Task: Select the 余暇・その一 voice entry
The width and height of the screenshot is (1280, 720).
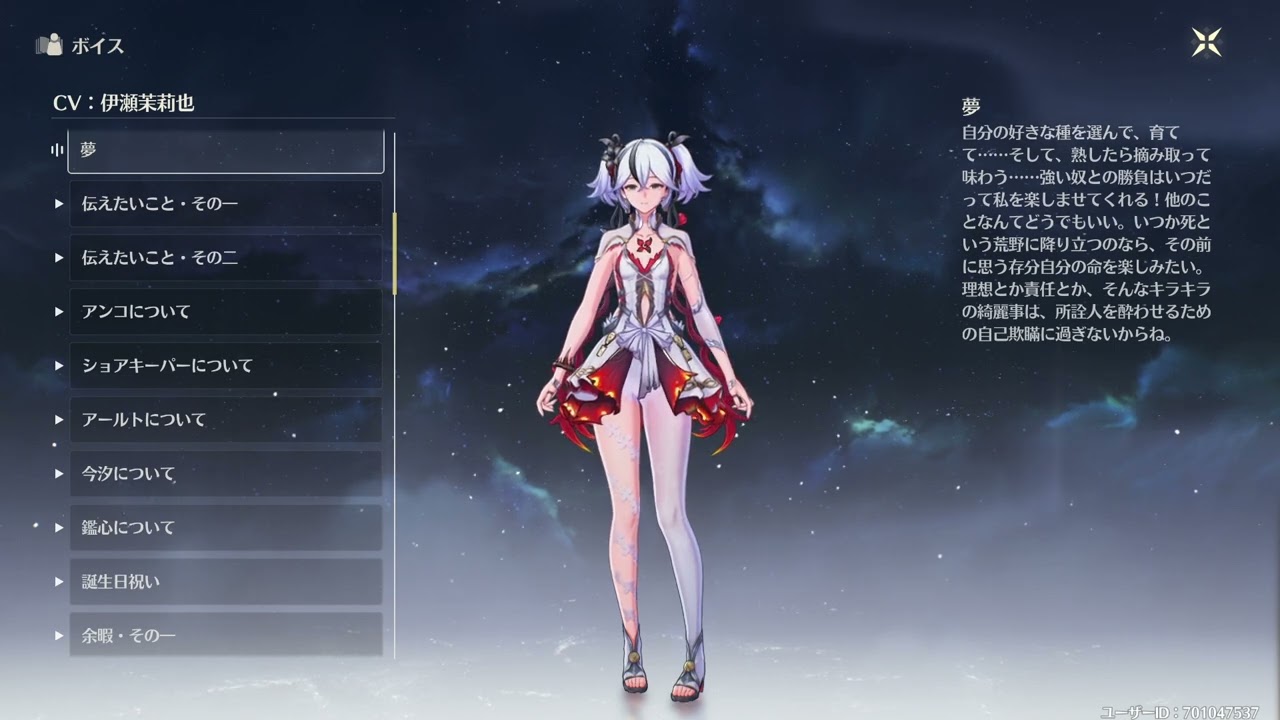Action: (225, 635)
